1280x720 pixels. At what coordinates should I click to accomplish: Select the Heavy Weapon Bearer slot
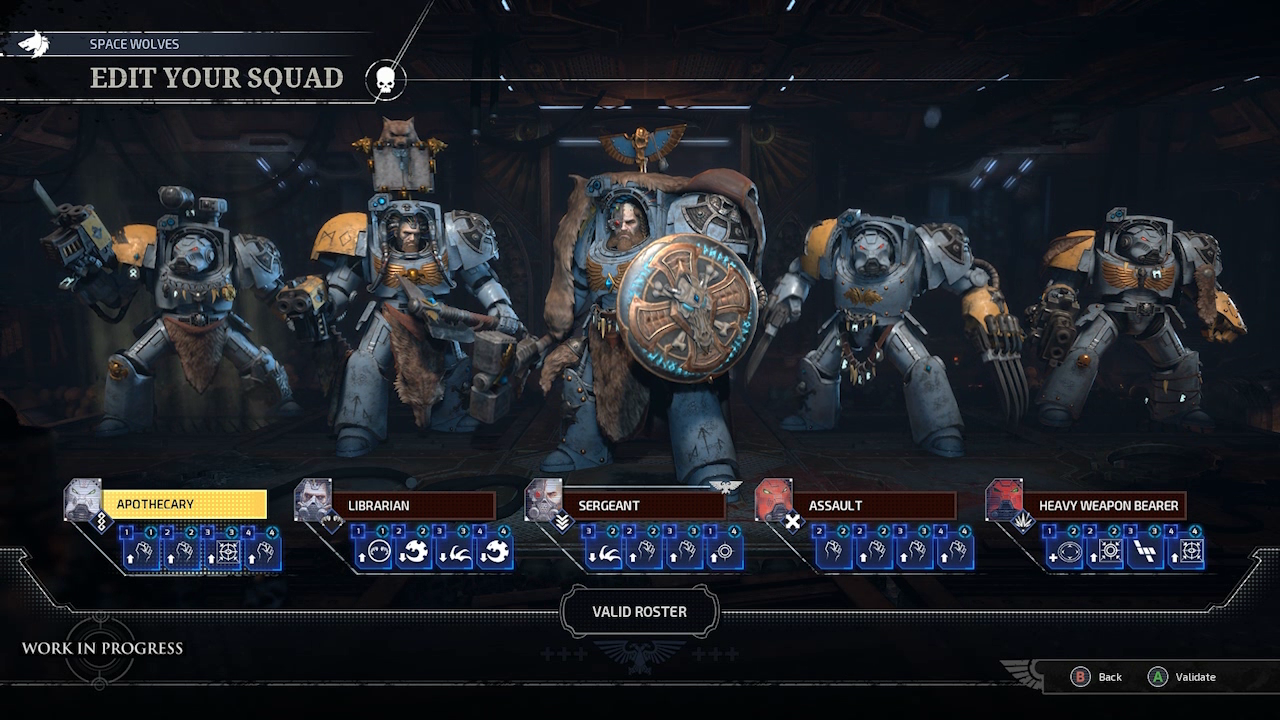click(1108, 506)
